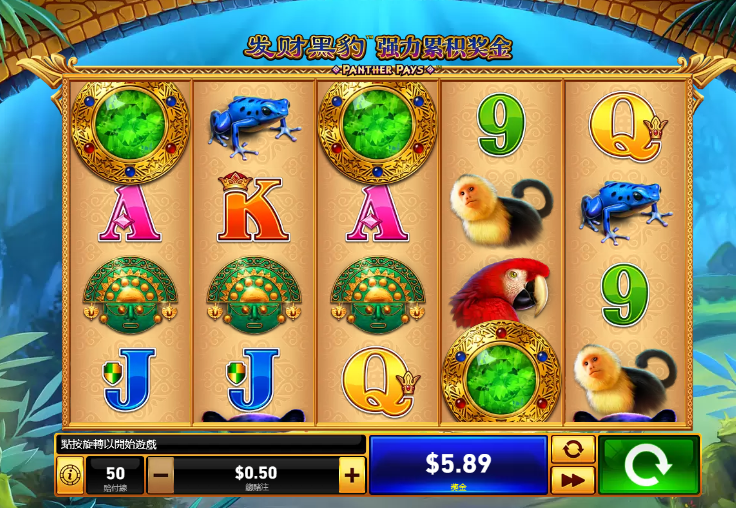This screenshot has width=736, height=508.
Task: Enable autoplay with the circular arrows button
Action: coord(573,449)
